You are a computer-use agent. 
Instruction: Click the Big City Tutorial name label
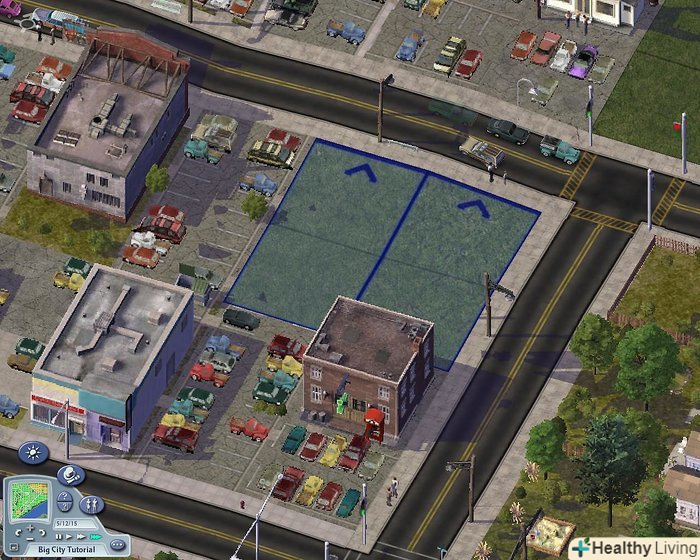pyautogui.click(x=66, y=550)
